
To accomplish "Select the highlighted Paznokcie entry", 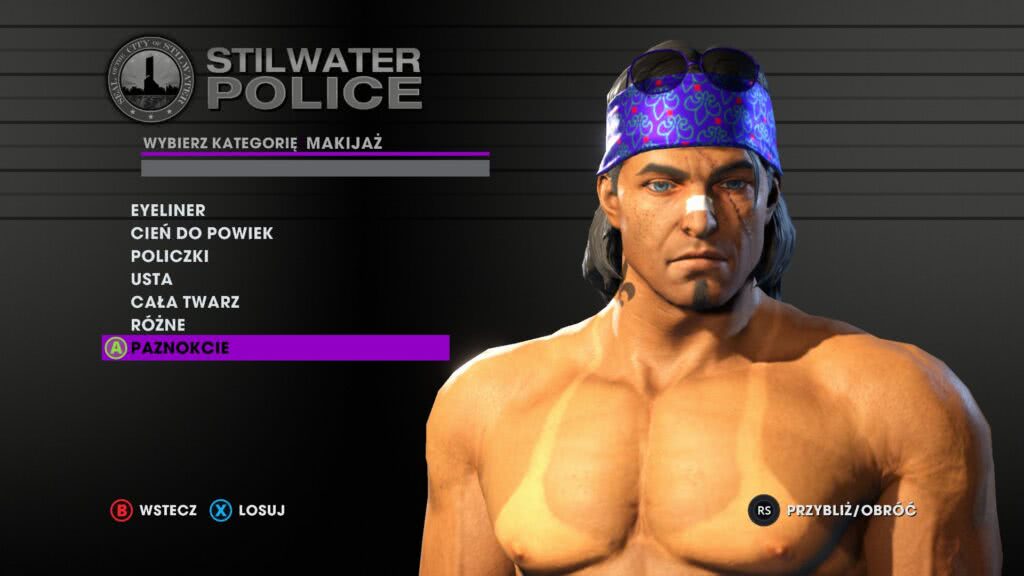I will (180, 348).
